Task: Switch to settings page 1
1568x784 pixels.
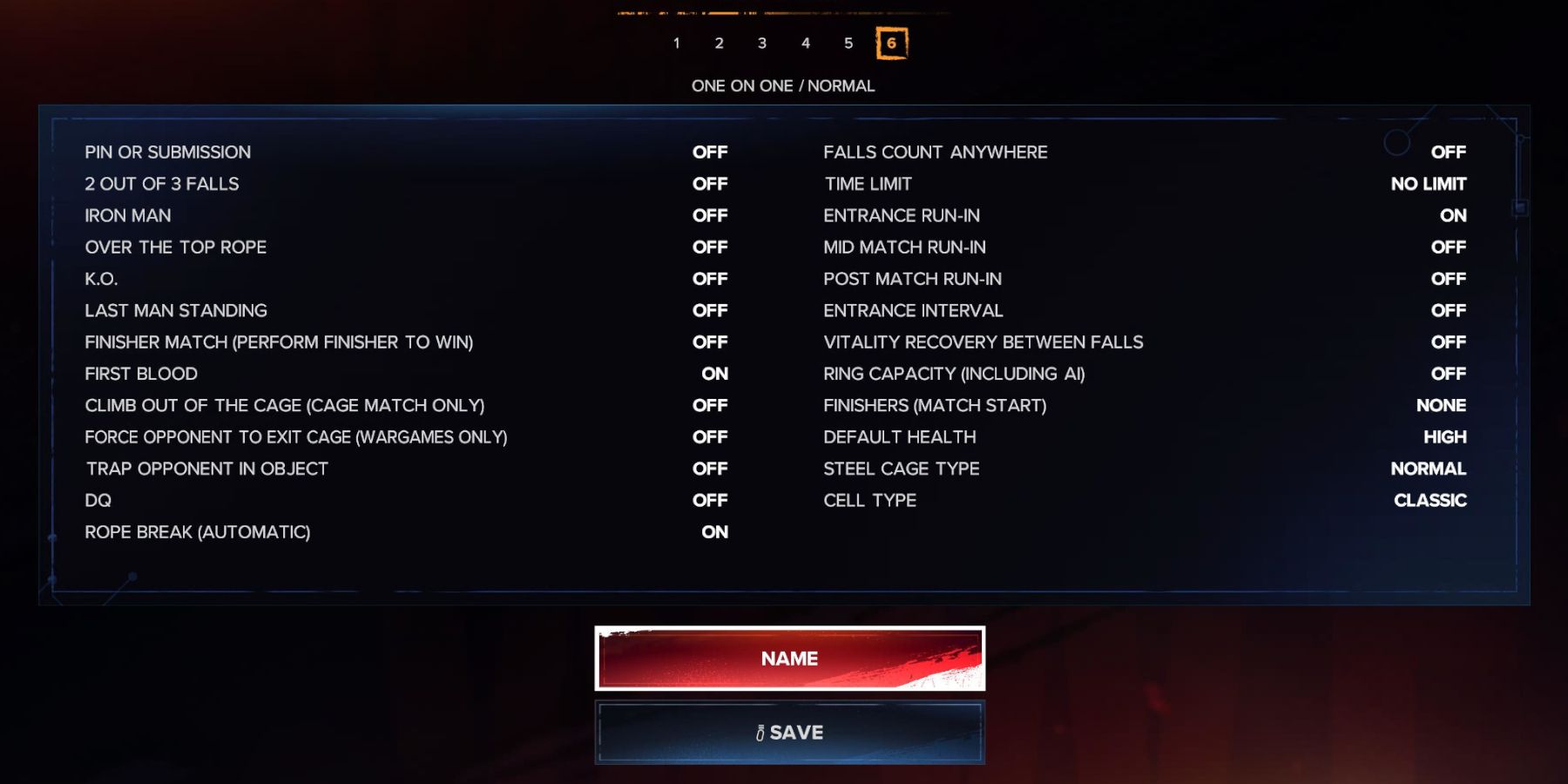Action: click(x=676, y=43)
